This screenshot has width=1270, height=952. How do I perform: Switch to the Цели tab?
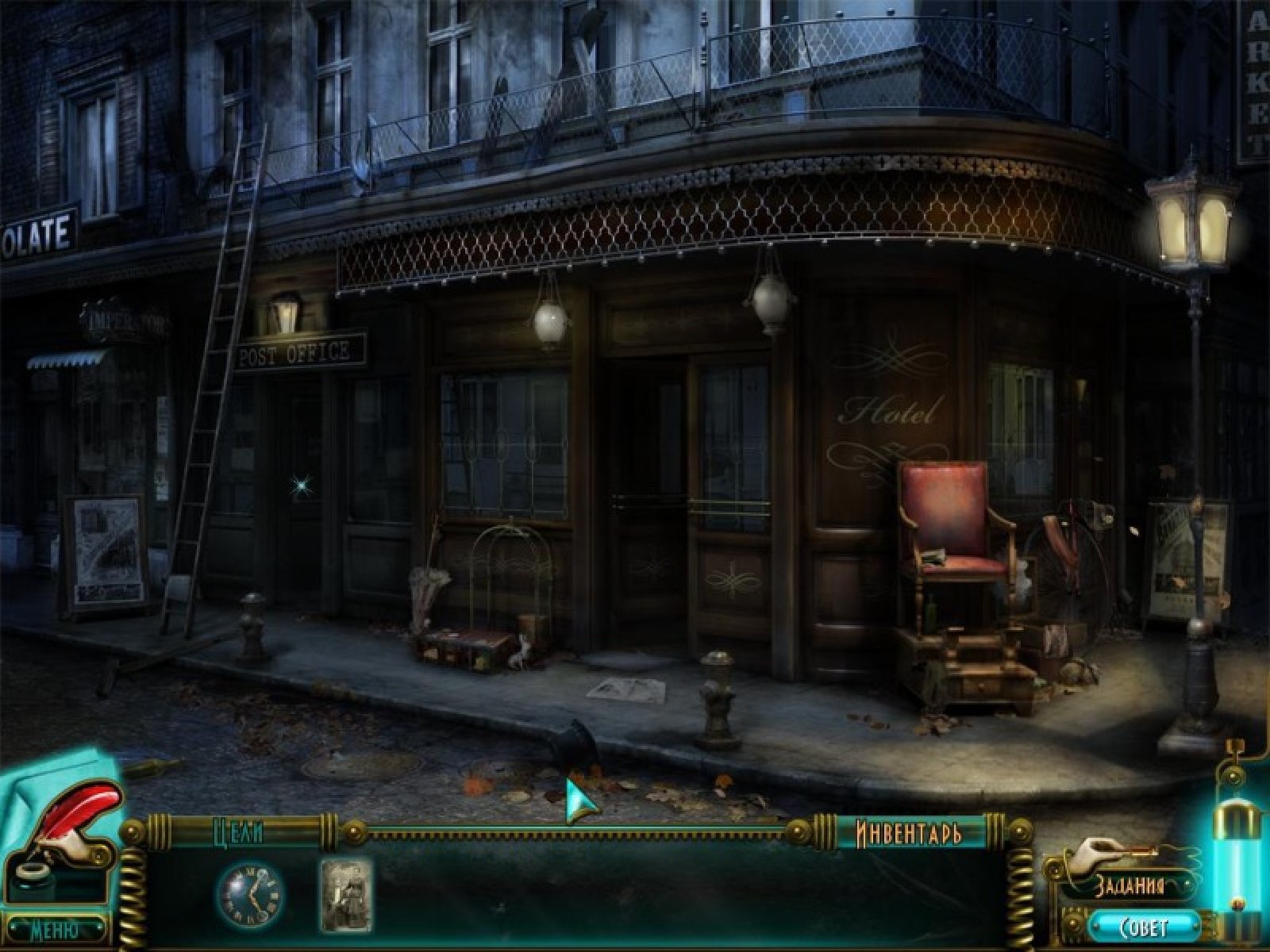pyautogui.click(x=239, y=832)
